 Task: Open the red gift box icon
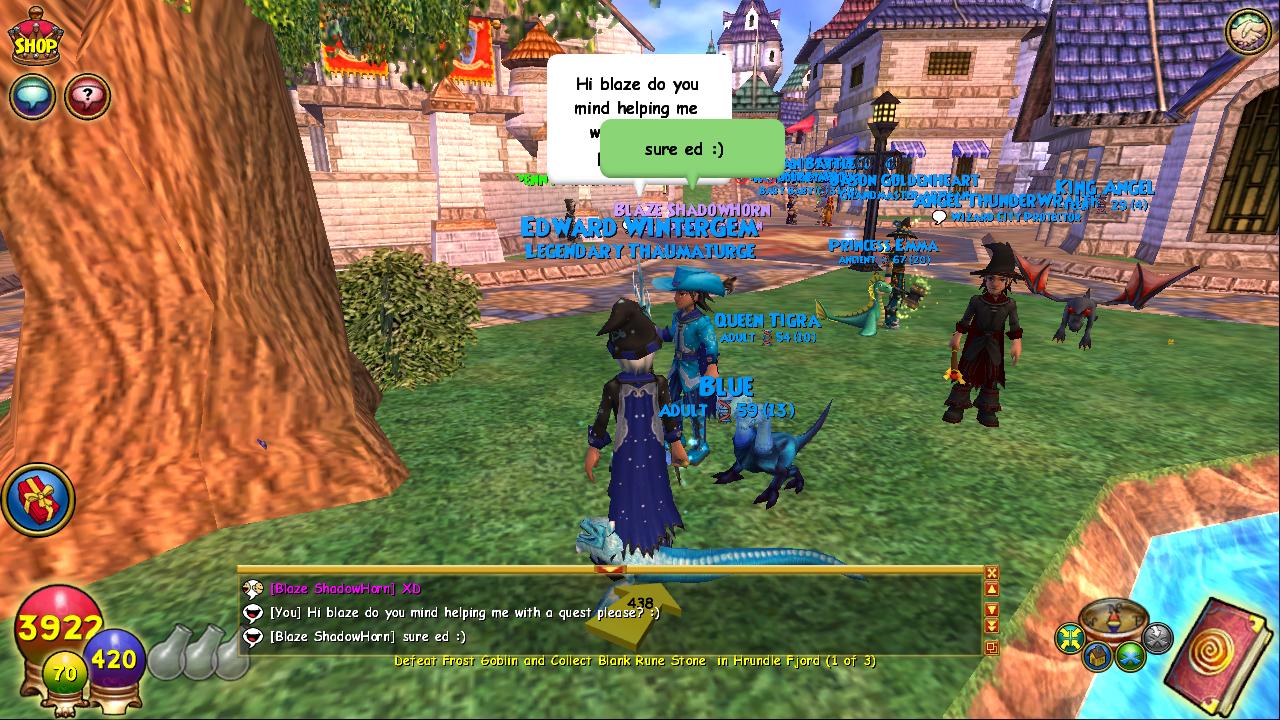tap(38, 498)
